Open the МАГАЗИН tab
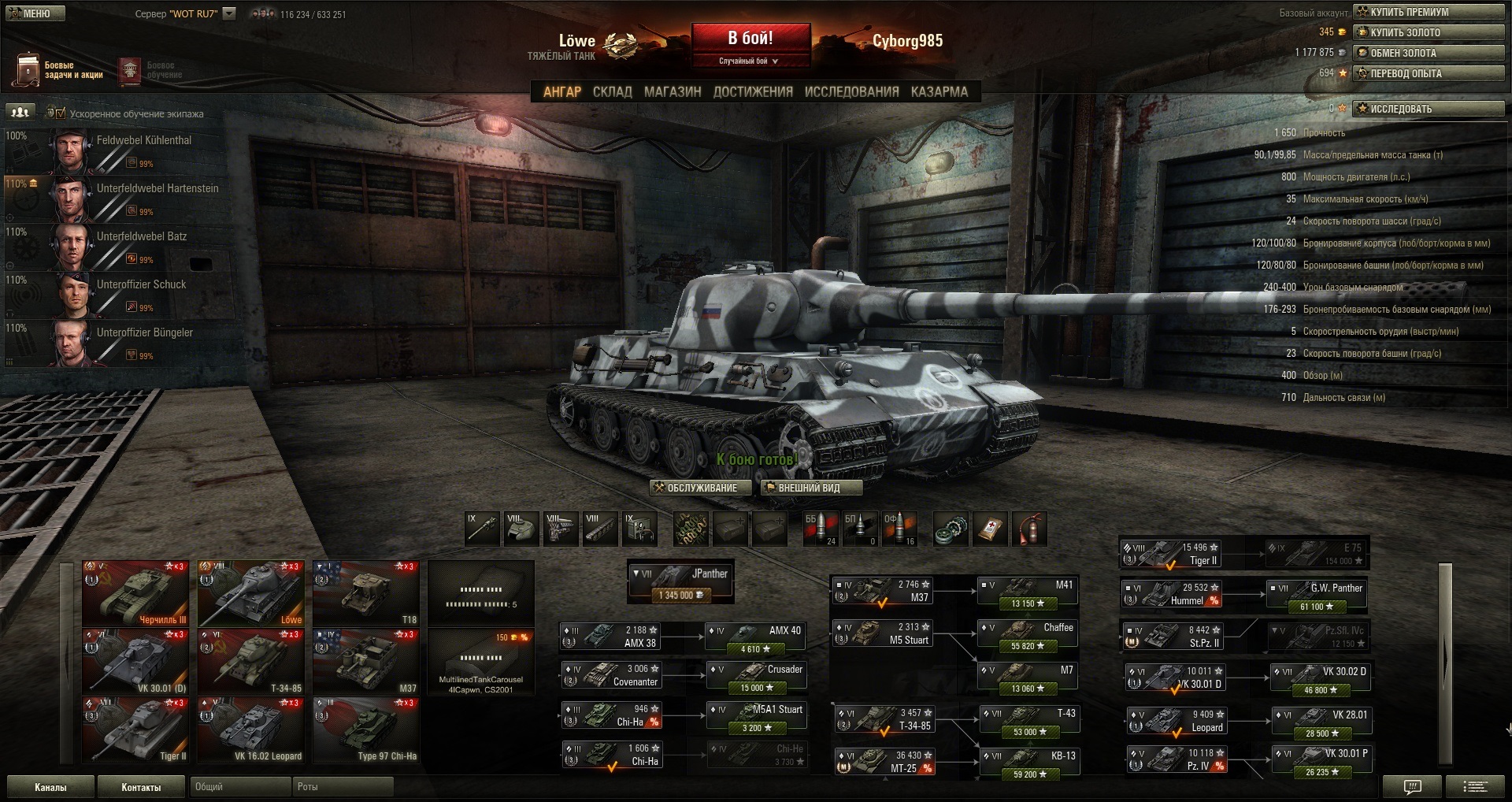The image size is (1512, 802). tap(673, 91)
